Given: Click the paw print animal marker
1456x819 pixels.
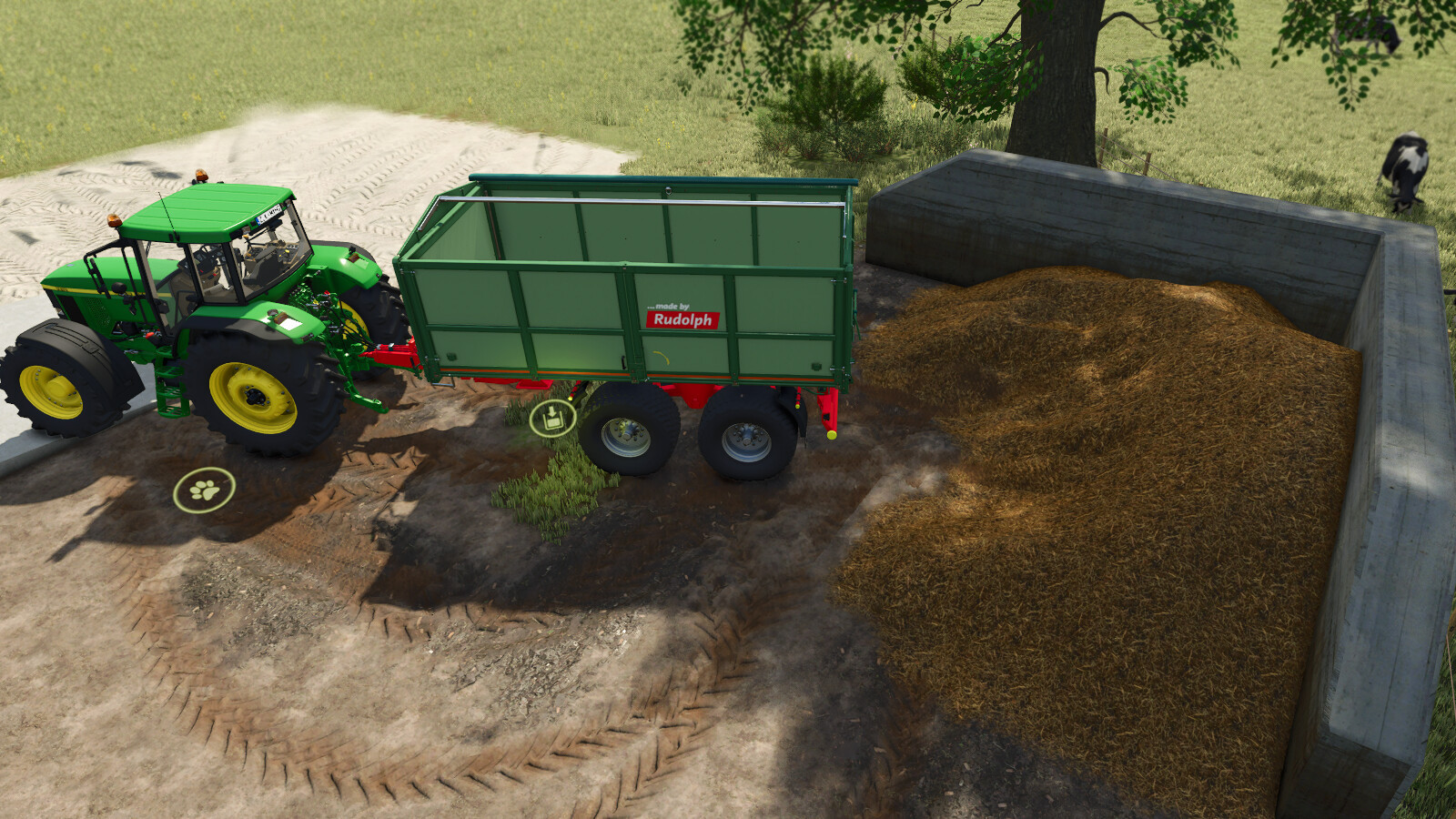Looking at the screenshot, I should coord(204,490).
